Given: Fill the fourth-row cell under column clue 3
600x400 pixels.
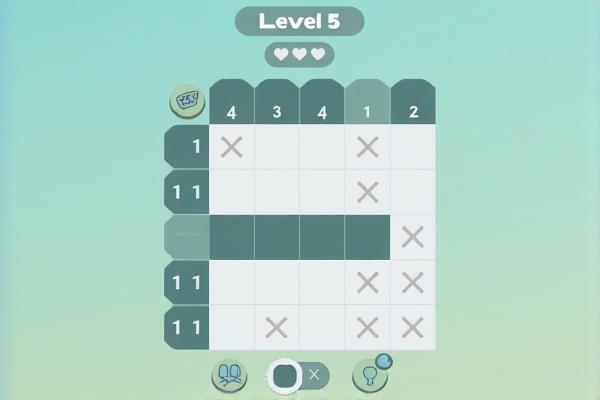Looking at the screenshot, I should [277, 282].
